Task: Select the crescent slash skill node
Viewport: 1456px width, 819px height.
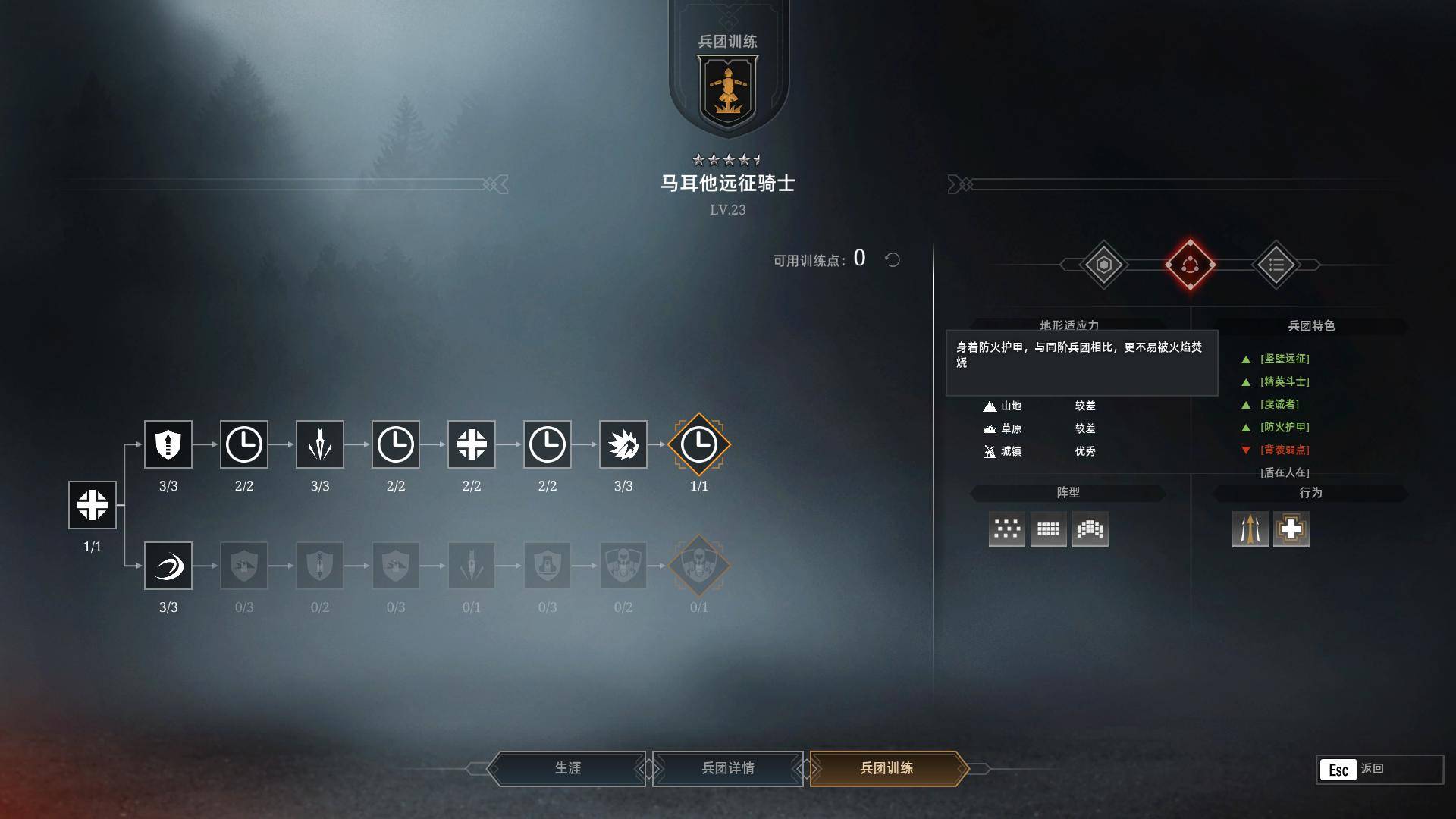Action: click(168, 566)
